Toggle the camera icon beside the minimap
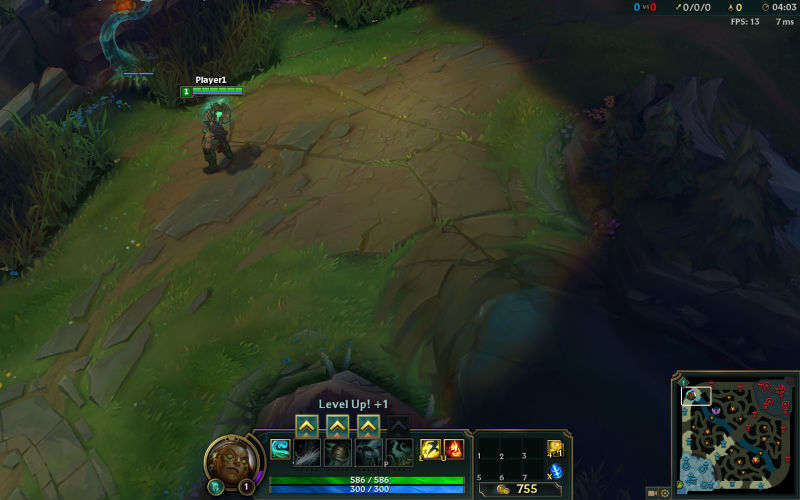 click(x=653, y=493)
